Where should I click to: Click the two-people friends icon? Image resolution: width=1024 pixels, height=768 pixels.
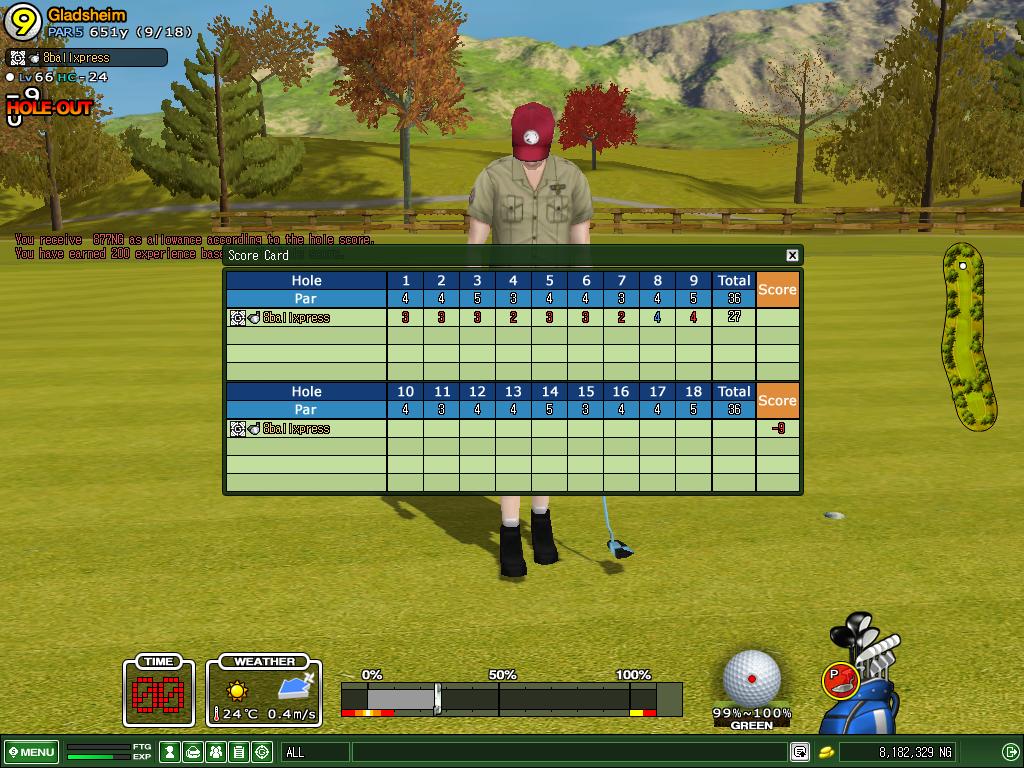216,752
